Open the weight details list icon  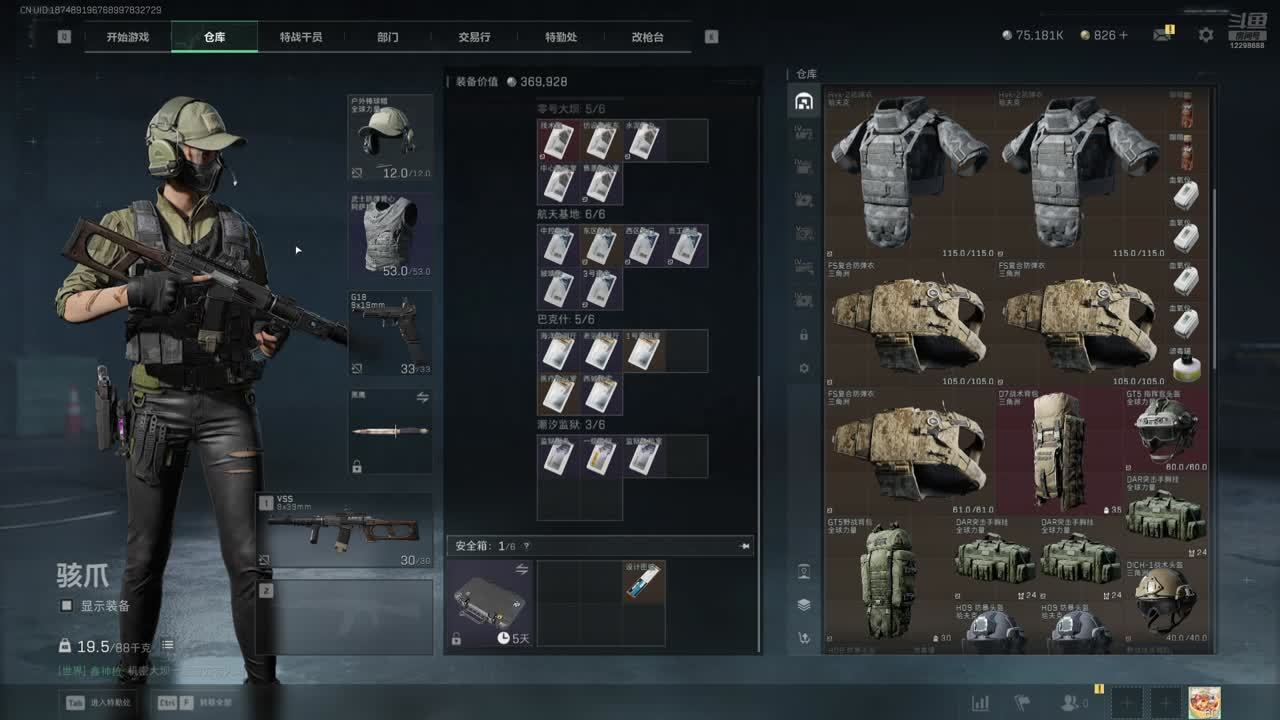[x=168, y=646]
